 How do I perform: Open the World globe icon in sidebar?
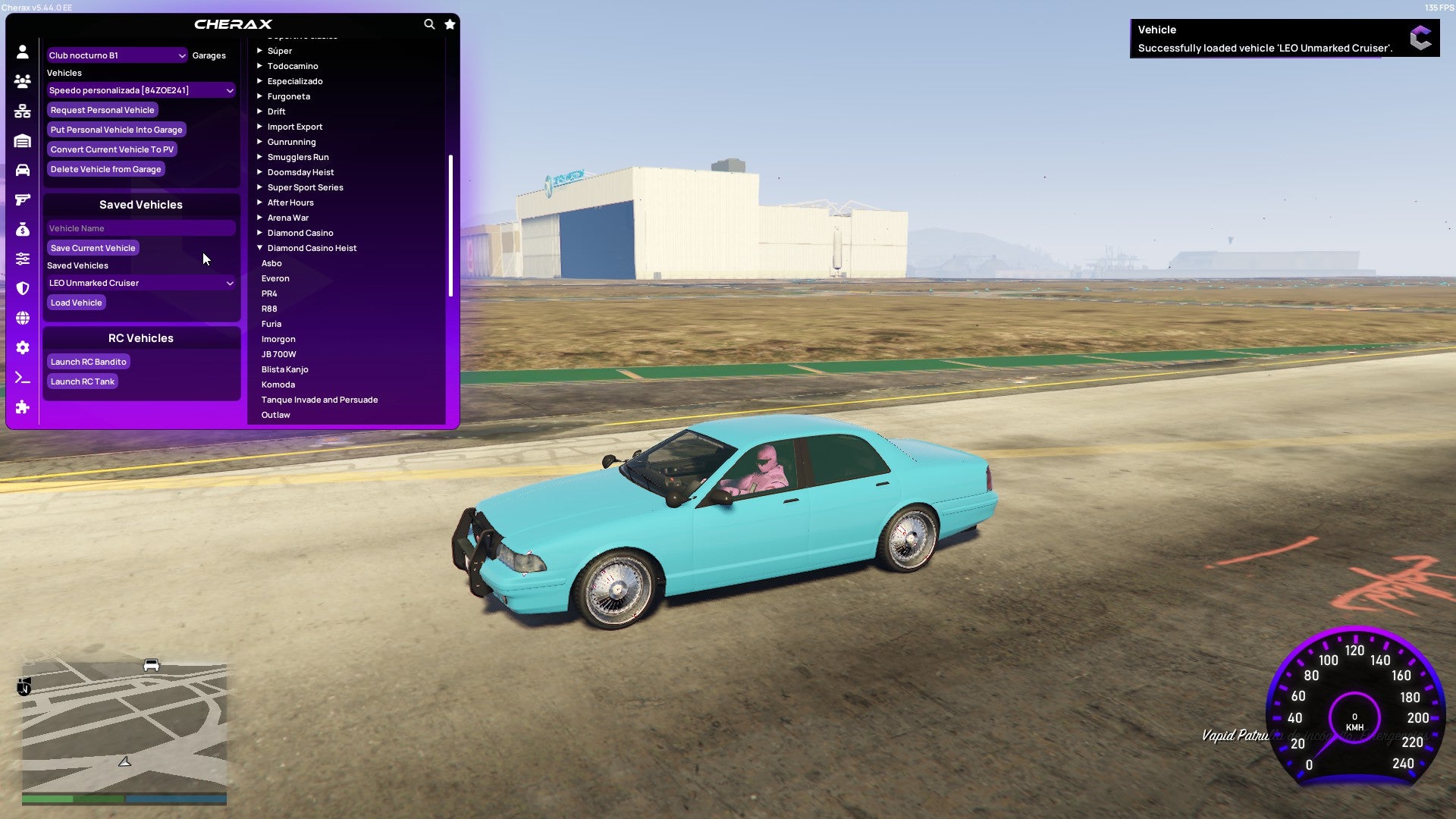point(23,318)
